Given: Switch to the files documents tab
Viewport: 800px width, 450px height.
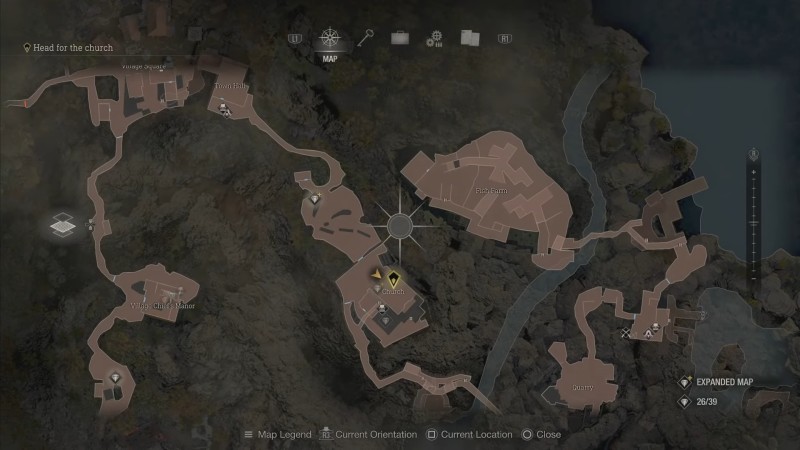Looking at the screenshot, I should click(470, 38).
